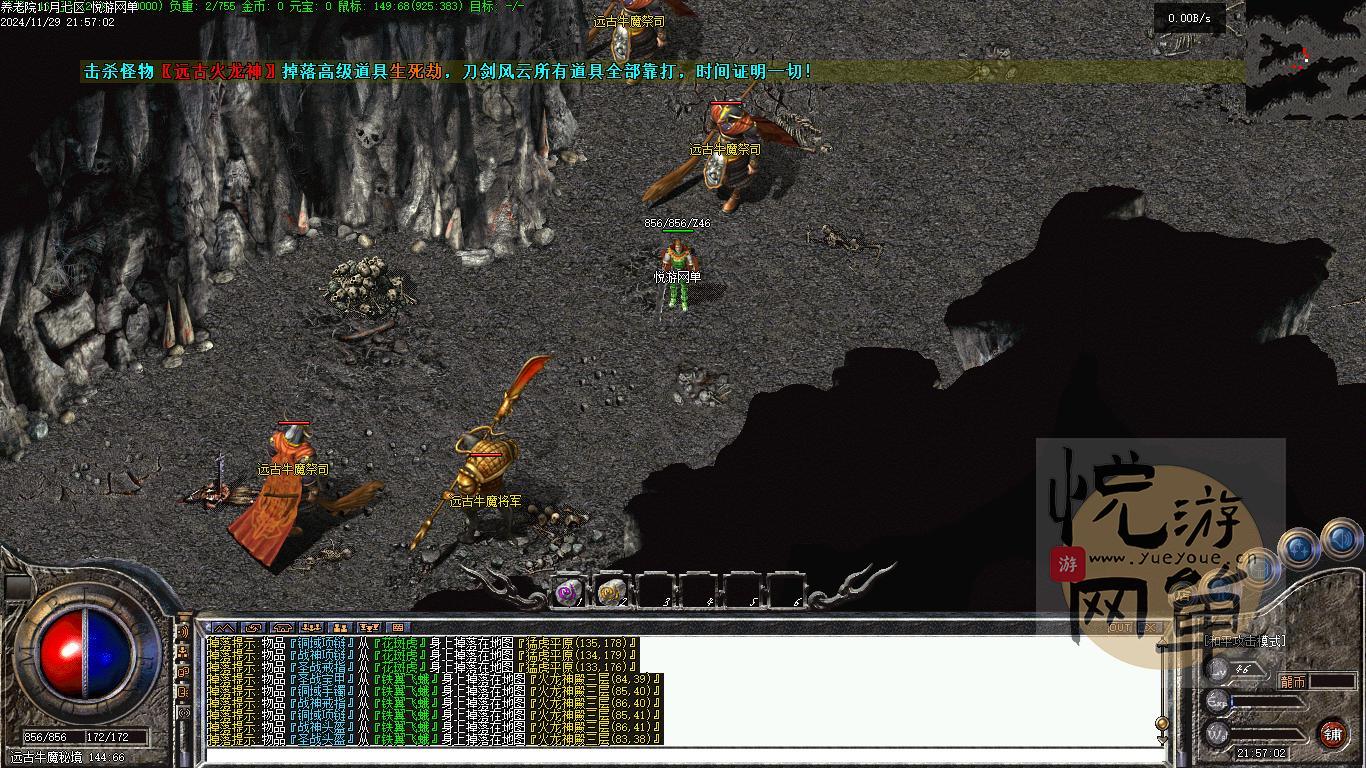Open the cave minimap
The image size is (1366, 768).
(1304, 58)
